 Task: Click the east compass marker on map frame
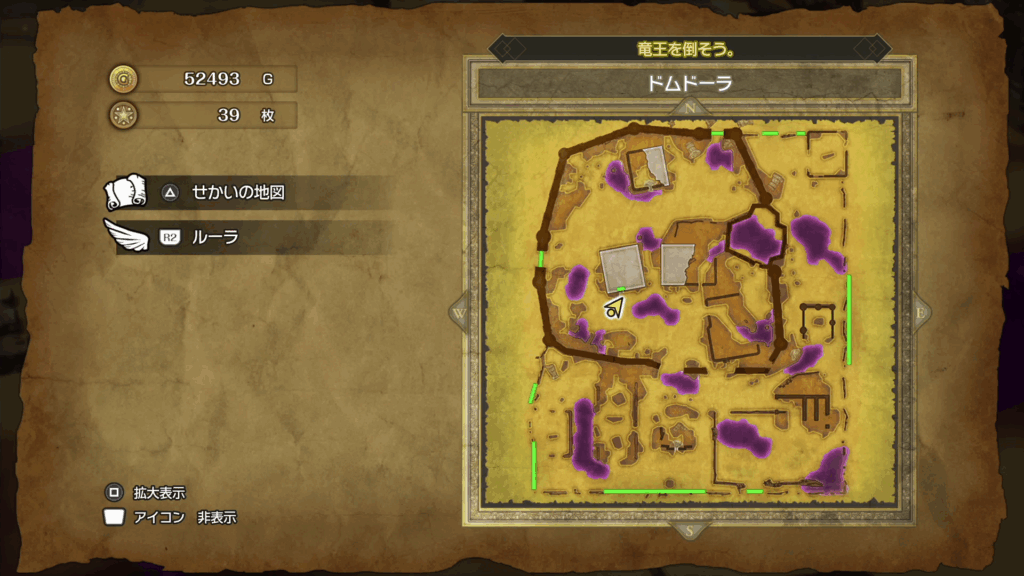pyautogui.click(x=918, y=312)
